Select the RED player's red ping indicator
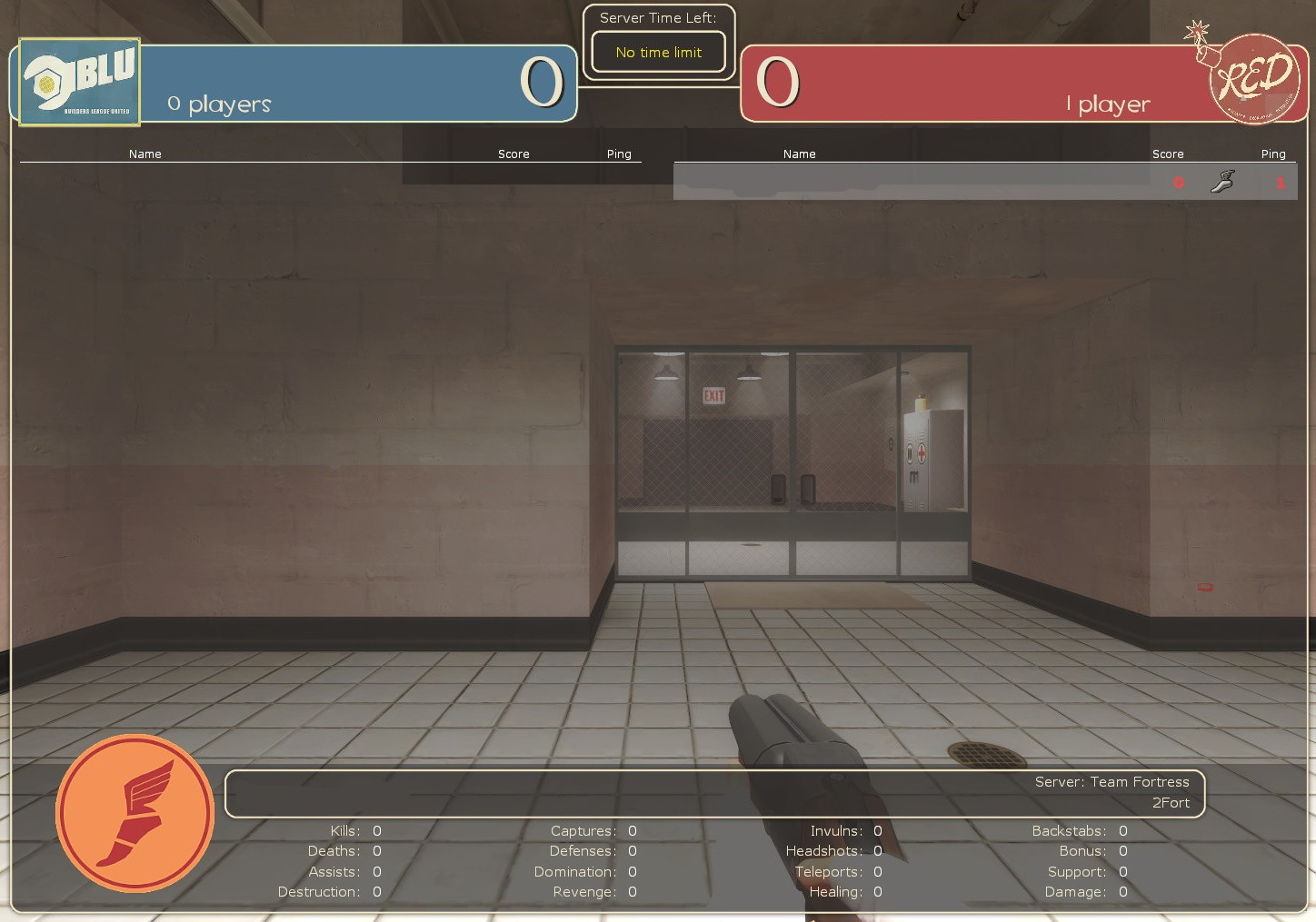1316x922 pixels. click(1281, 182)
